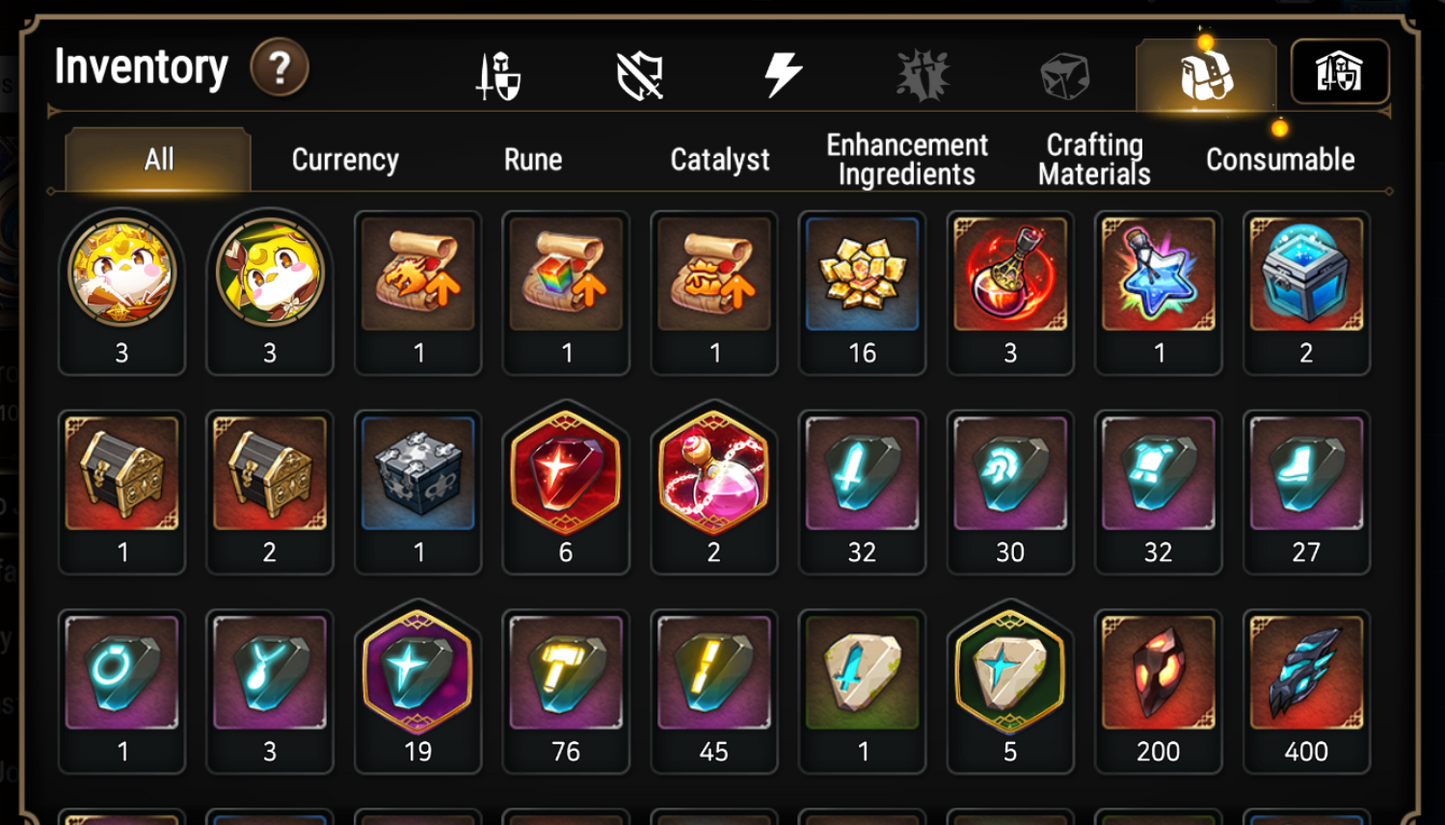1445x825 pixels.
Task: Click the broken shield dismantle icon
Action: coord(641,72)
